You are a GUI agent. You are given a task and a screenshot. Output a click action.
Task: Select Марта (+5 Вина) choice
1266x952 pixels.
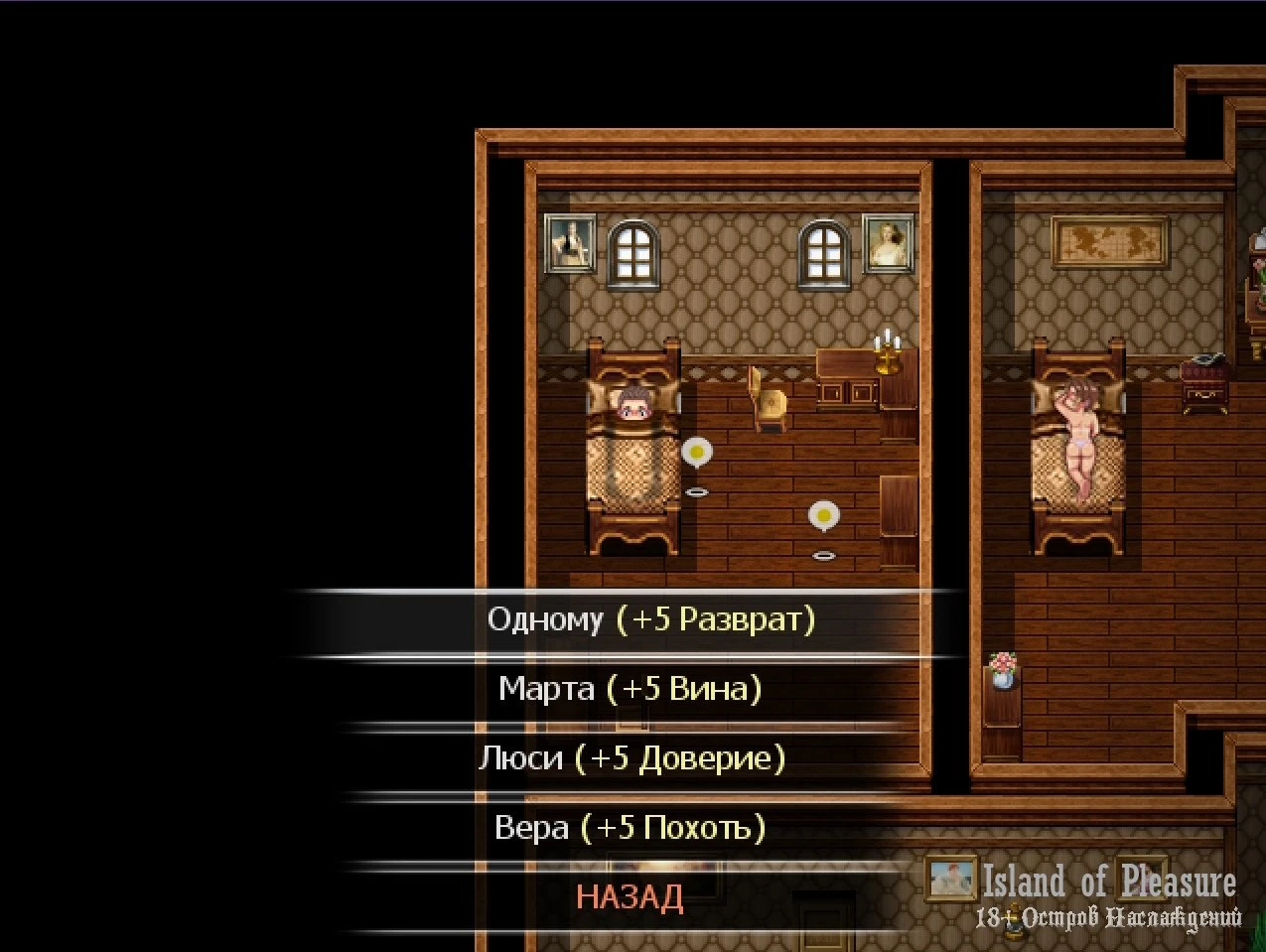(x=630, y=689)
